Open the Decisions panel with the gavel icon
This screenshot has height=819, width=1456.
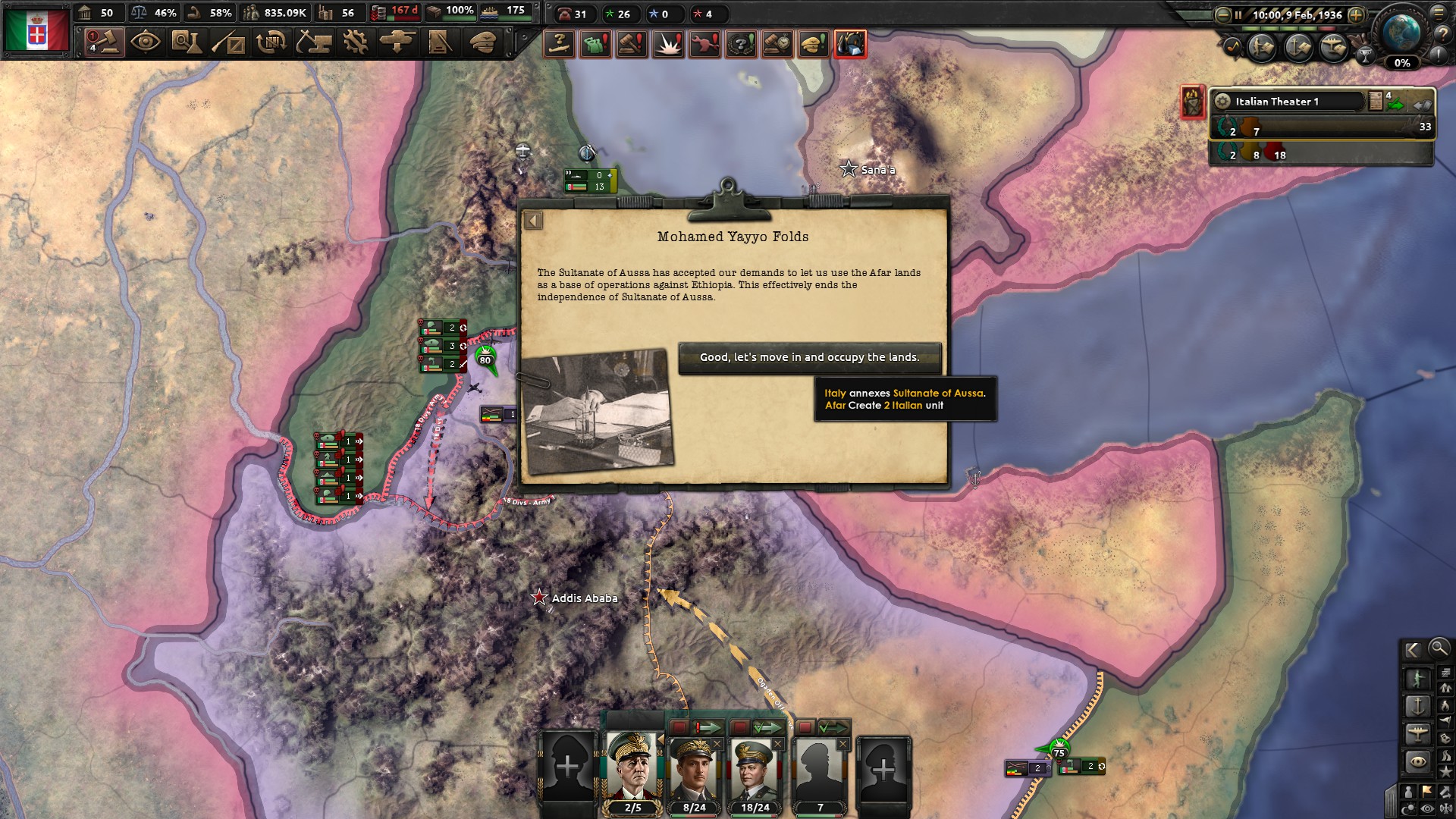104,43
